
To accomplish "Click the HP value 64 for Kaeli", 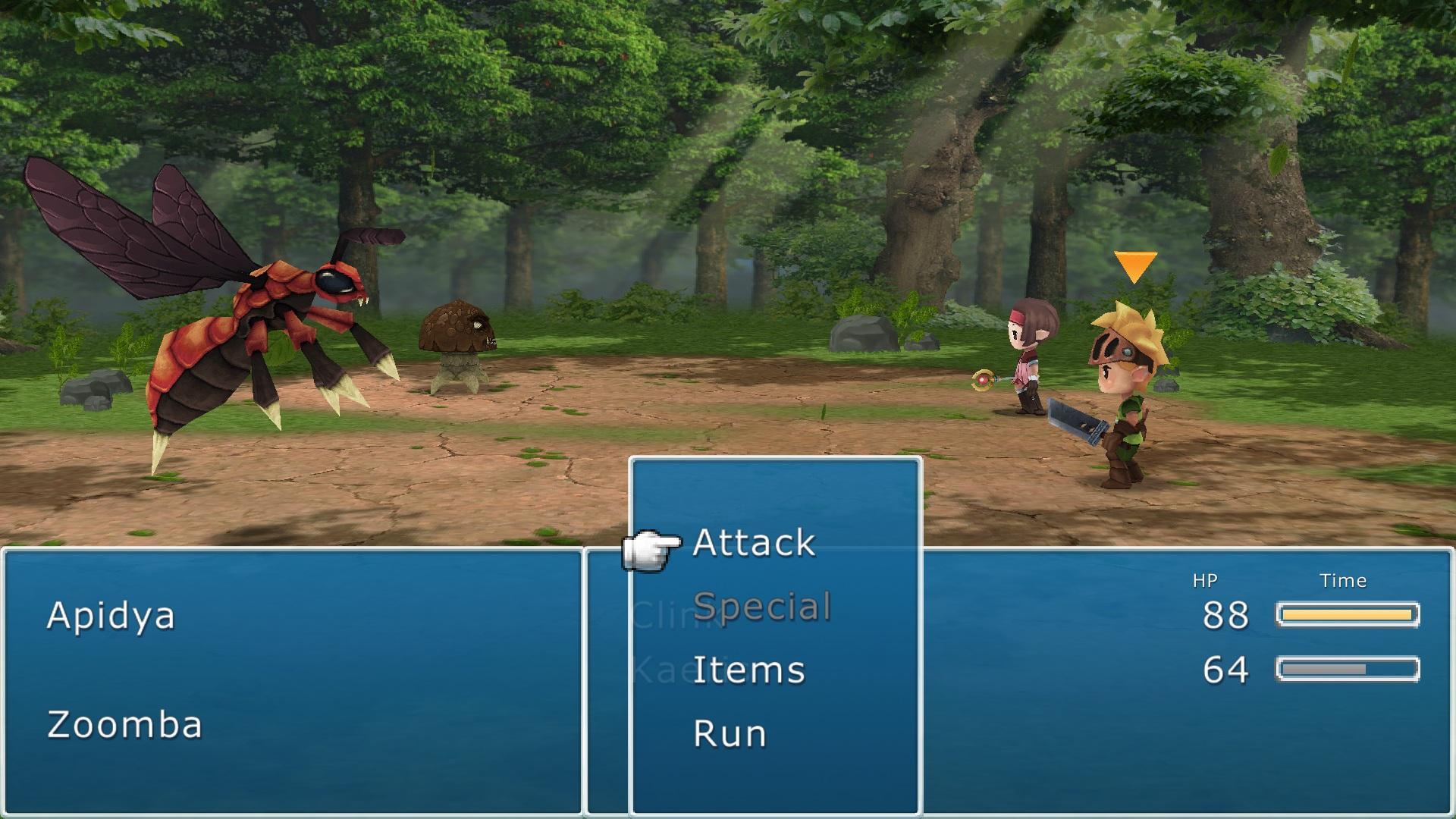I will click(1225, 669).
